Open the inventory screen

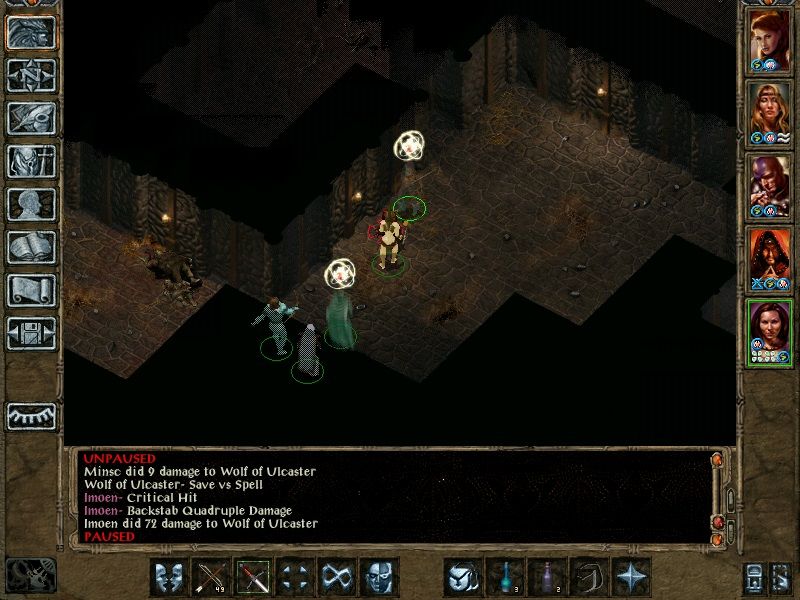pos(32,161)
